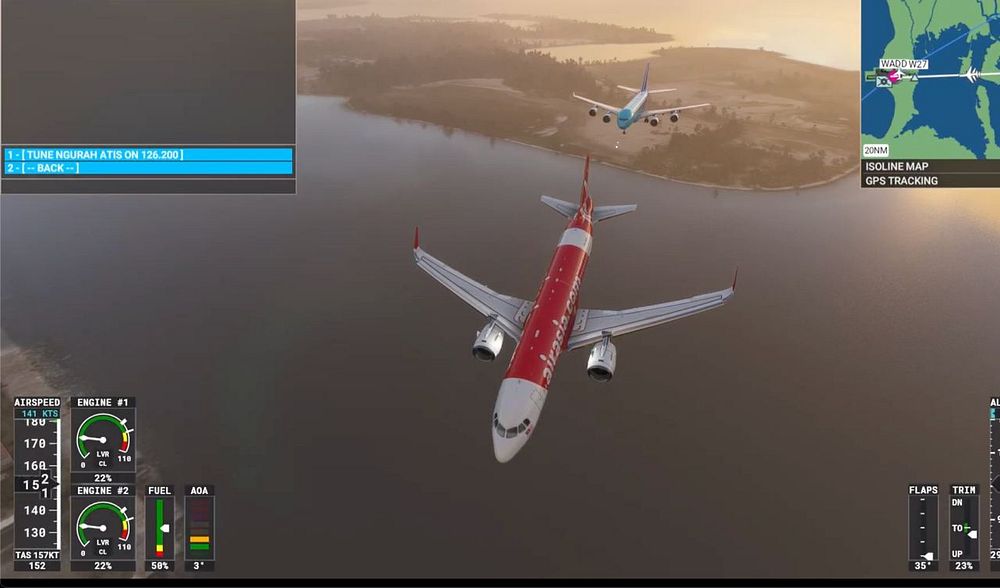Click the Engine #2 throttle gauge
The image size is (1000, 588).
[103, 528]
